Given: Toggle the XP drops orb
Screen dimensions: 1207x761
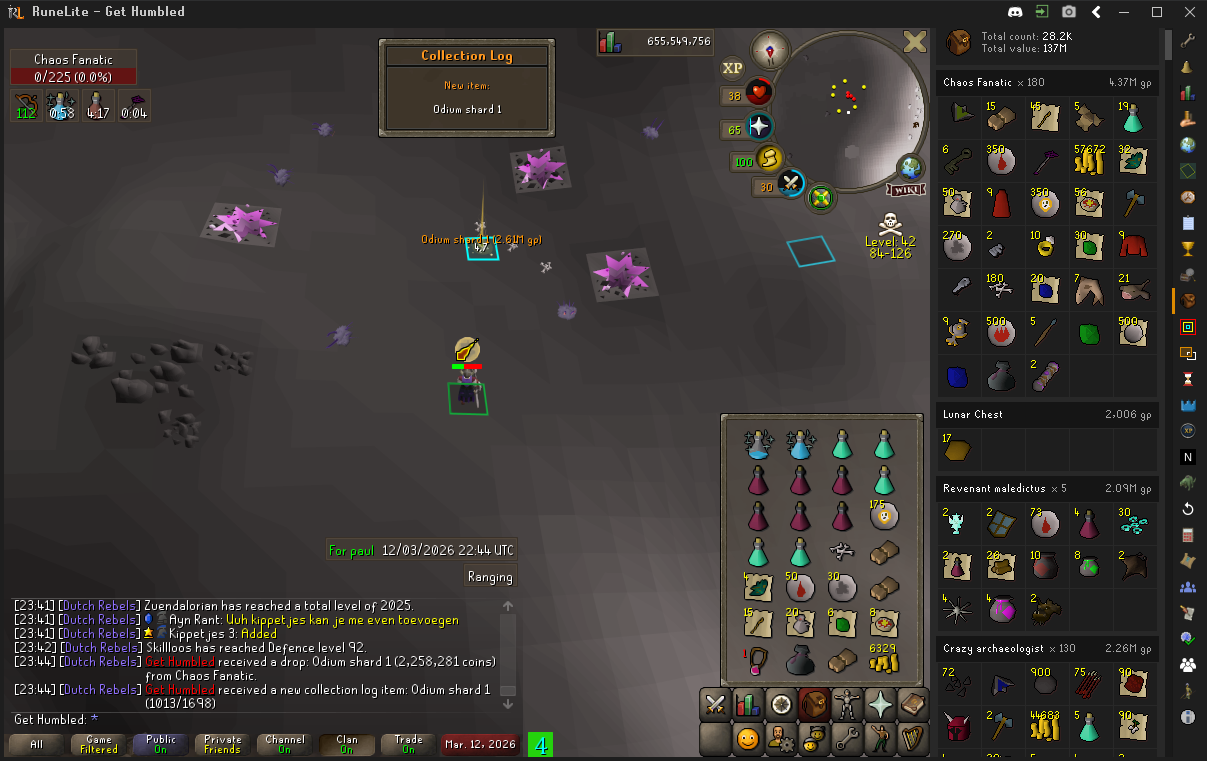Looking at the screenshot, I should click(733, 68).
